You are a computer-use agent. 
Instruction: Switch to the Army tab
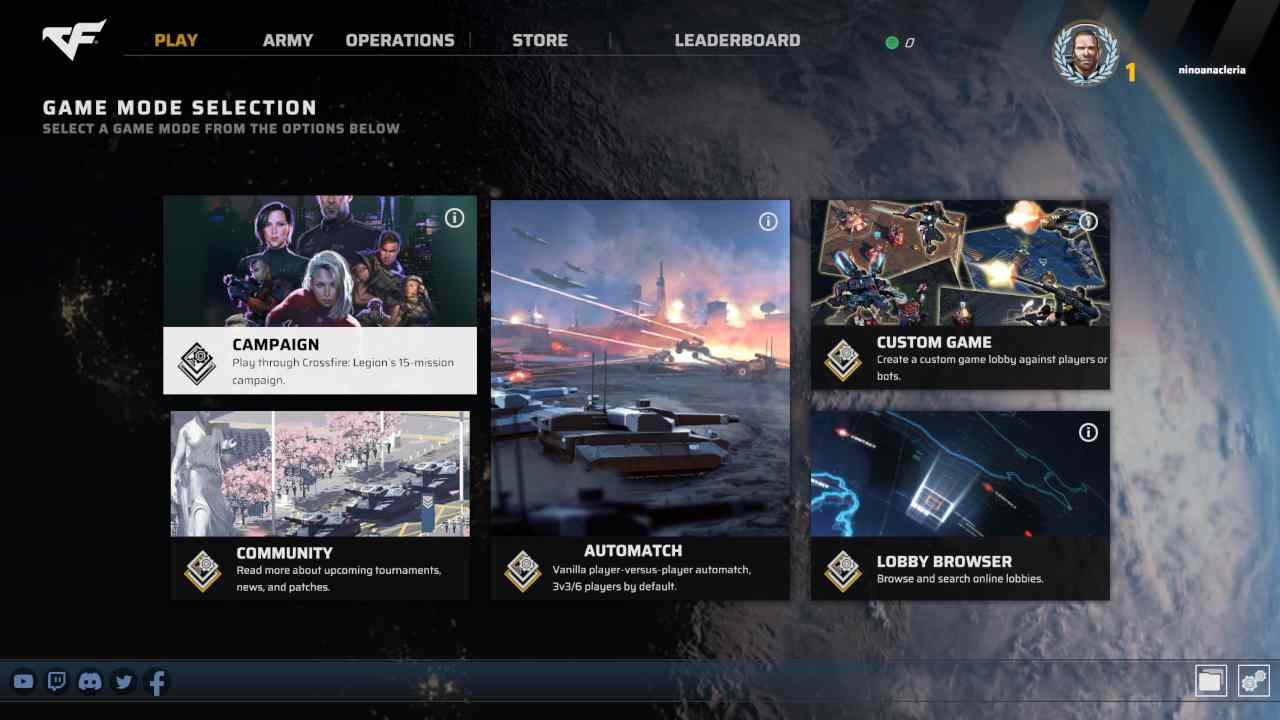click(288, 41)
